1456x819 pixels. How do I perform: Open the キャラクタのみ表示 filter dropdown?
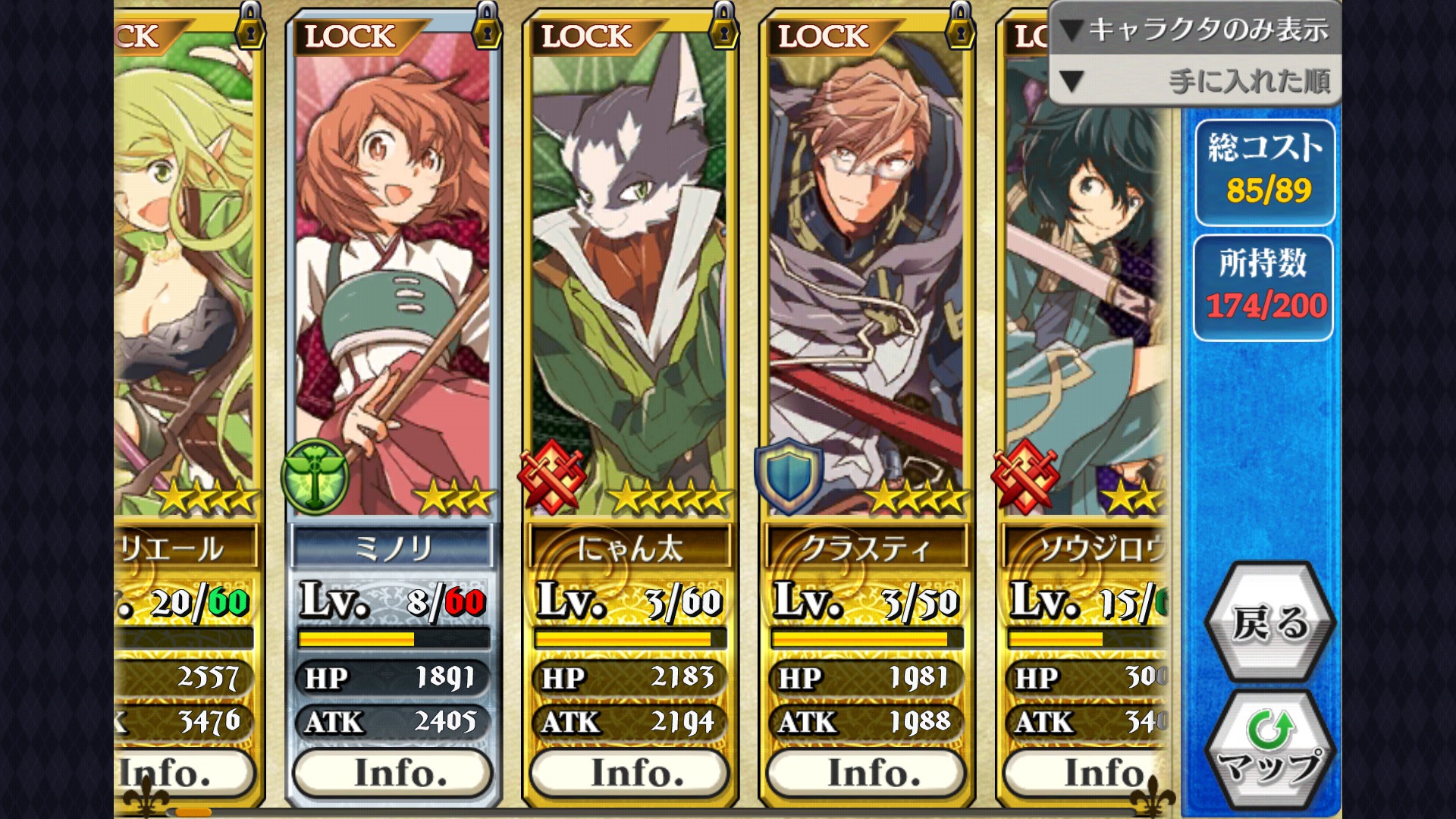pyautogui.click(x=1195, y=29)
